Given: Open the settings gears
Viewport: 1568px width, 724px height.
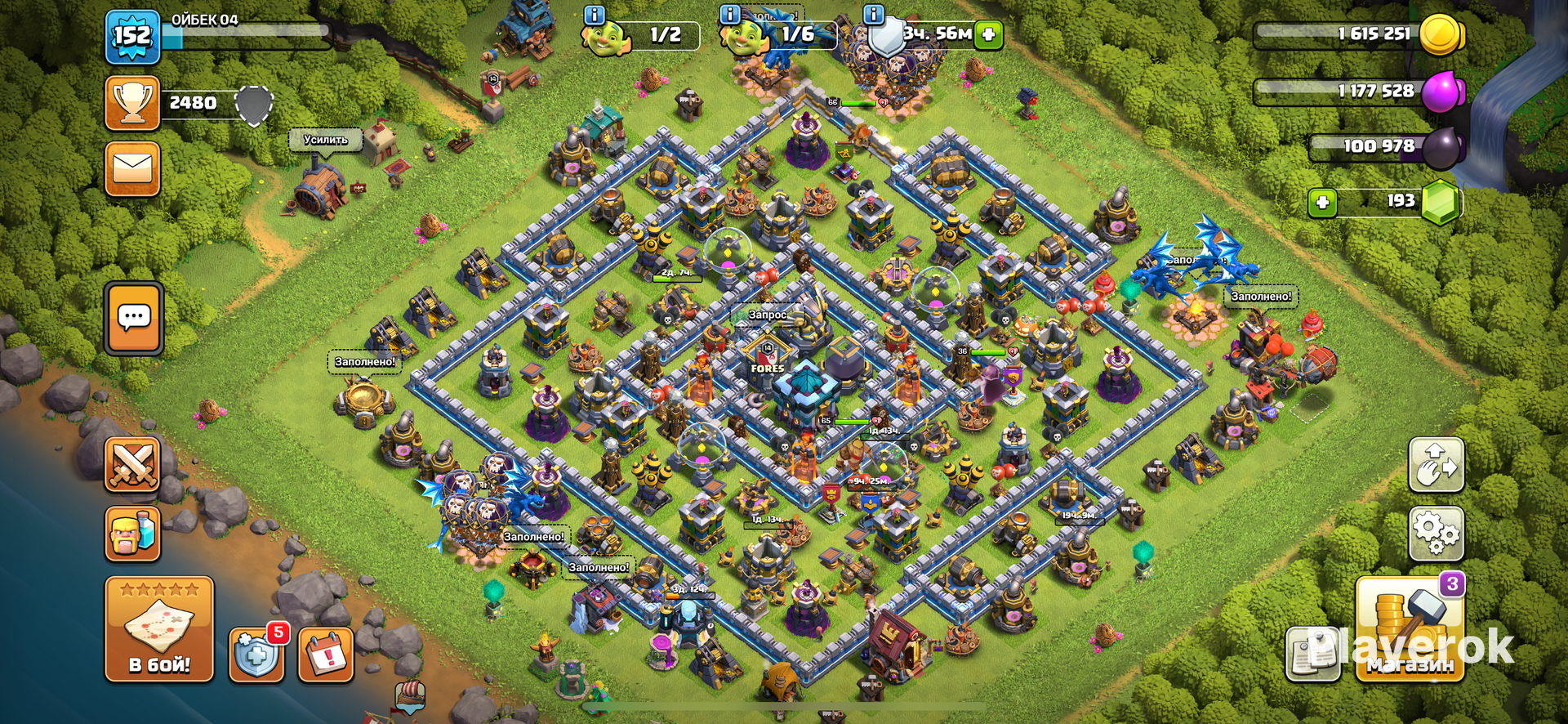Looking at the screenshot, I should [x=1436, y=534].
